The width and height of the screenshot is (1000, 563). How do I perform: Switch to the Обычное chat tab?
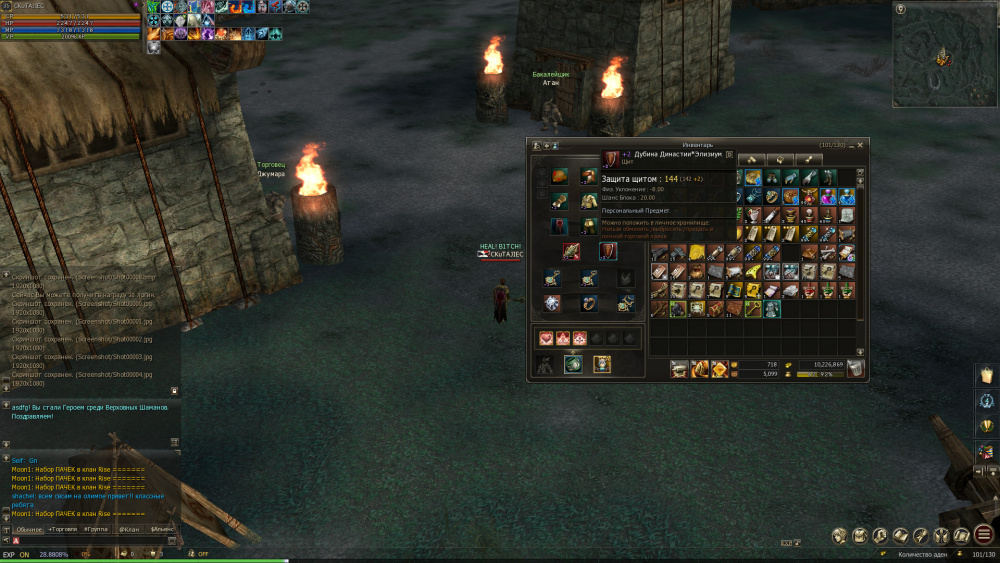tap(29, 528)
